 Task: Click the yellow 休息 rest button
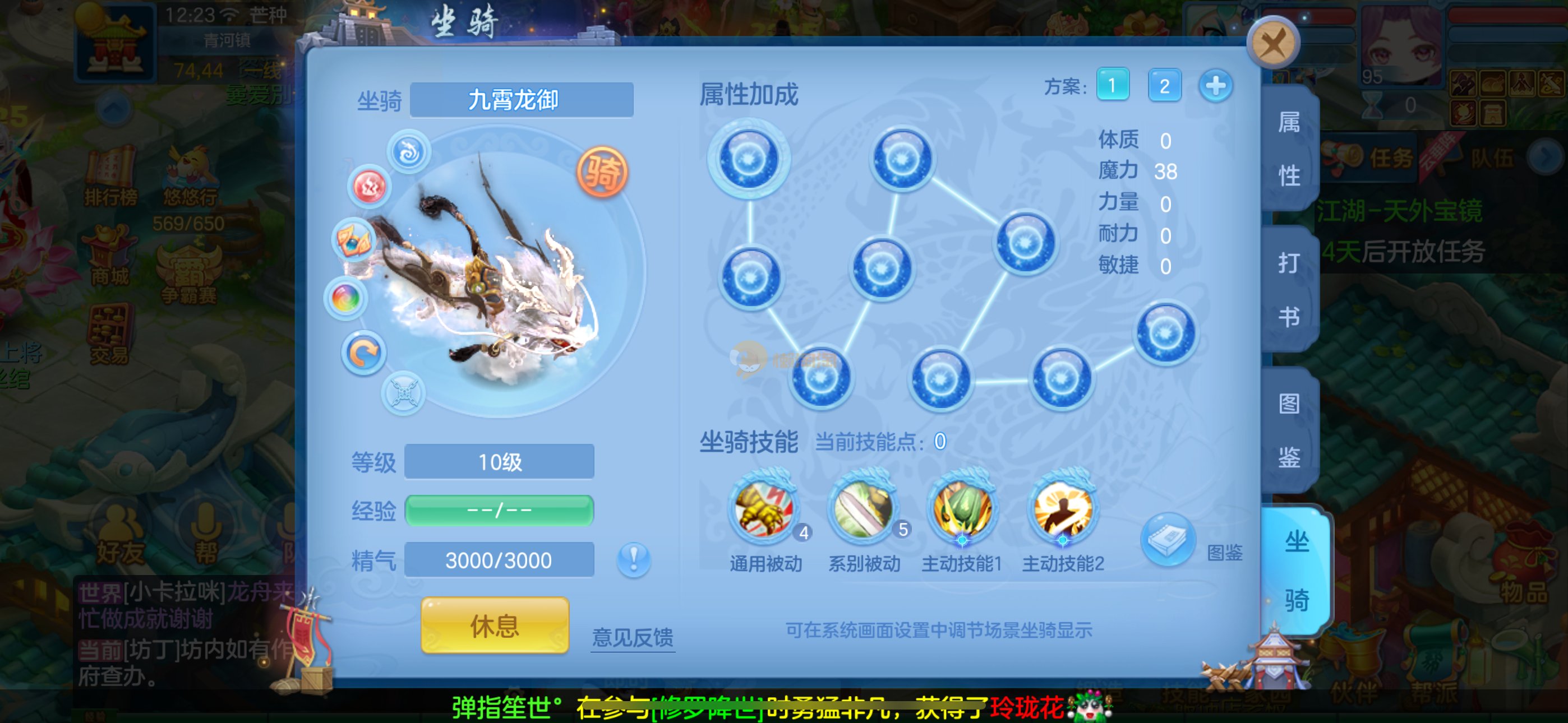pos(495,625)
